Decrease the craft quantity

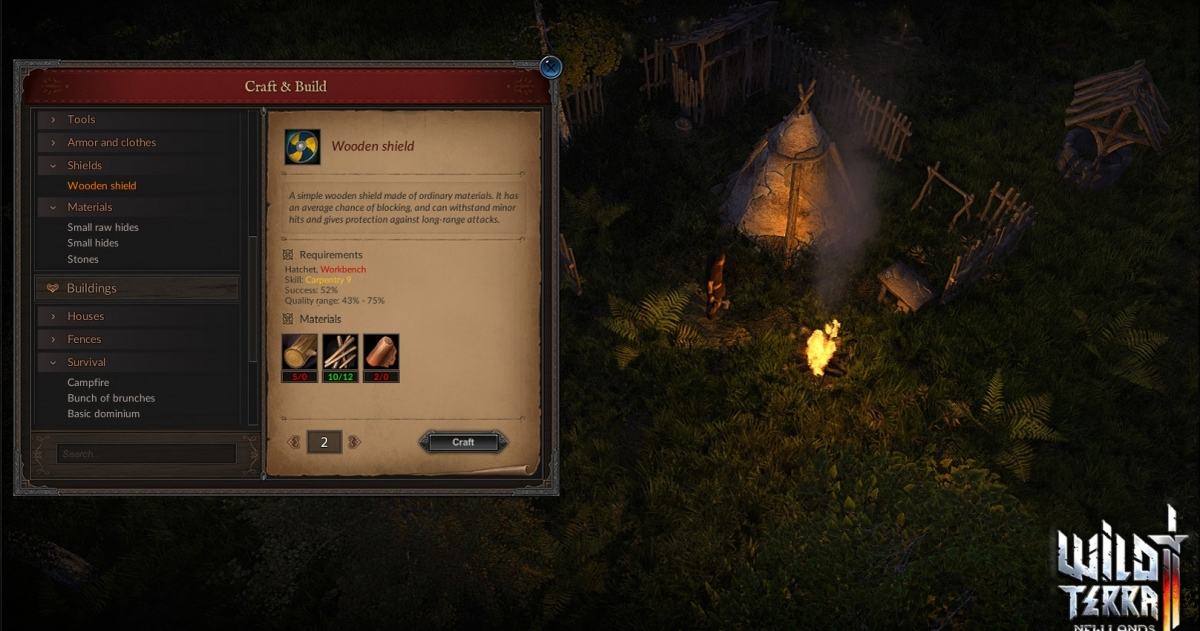[294, 442]
